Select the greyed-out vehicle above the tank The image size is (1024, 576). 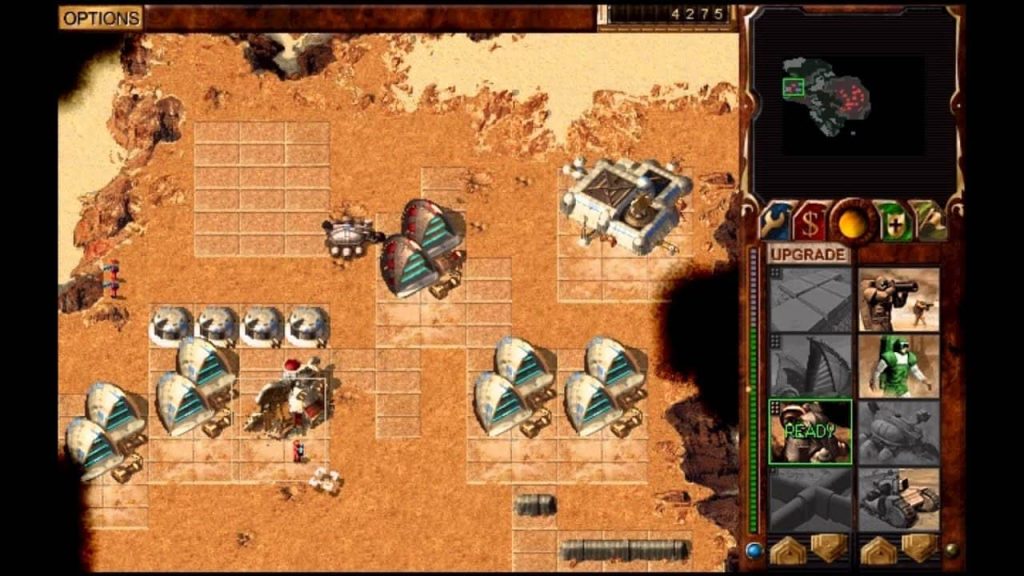(x=898, y=432)
